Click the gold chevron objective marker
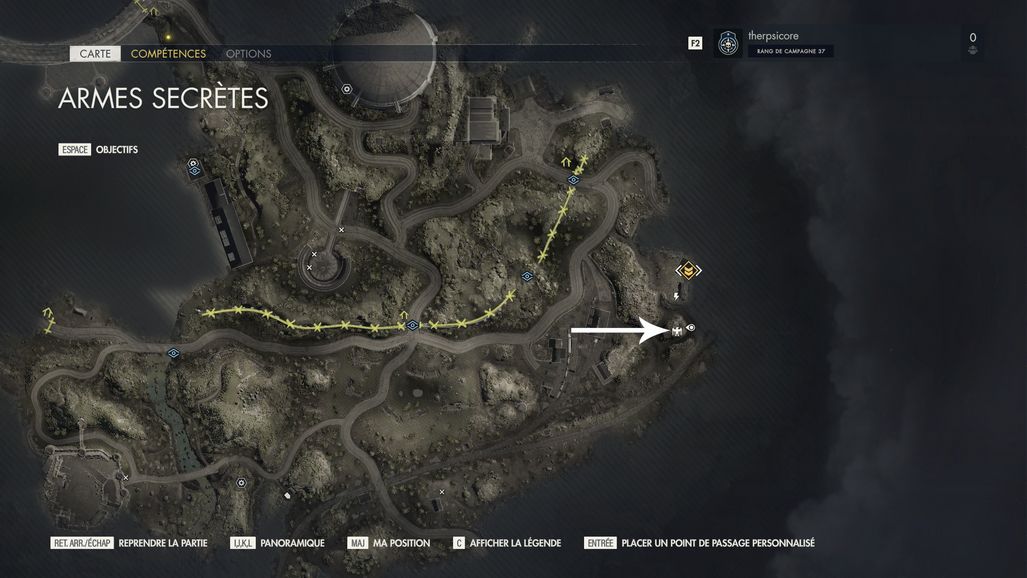Image resolution: width=1027 pixels, height=578 pixels. [688, 270]
